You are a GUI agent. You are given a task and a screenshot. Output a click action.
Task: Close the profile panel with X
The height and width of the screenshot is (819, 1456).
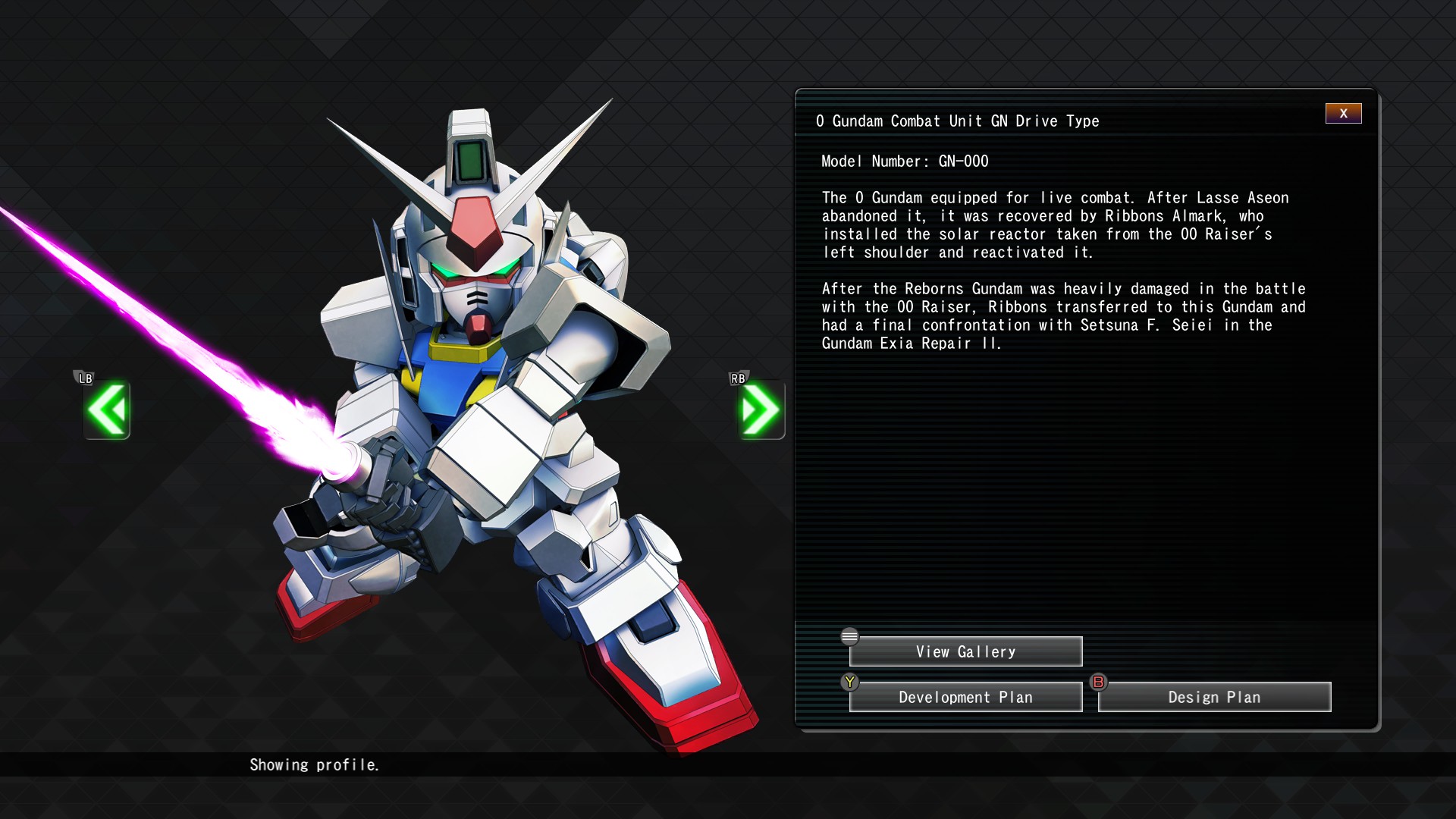pyautogui.click(x=1343, y=114)
